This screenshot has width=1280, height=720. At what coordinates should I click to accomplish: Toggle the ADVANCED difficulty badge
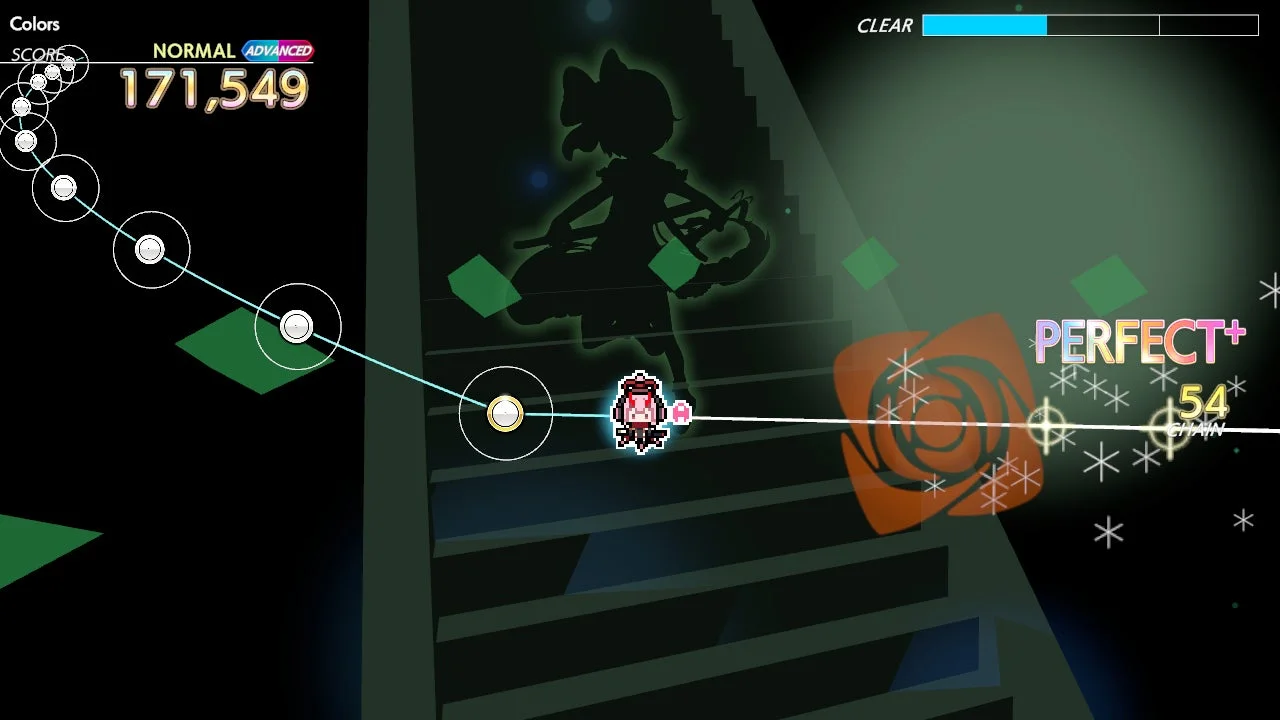click(x=279, y=50)
